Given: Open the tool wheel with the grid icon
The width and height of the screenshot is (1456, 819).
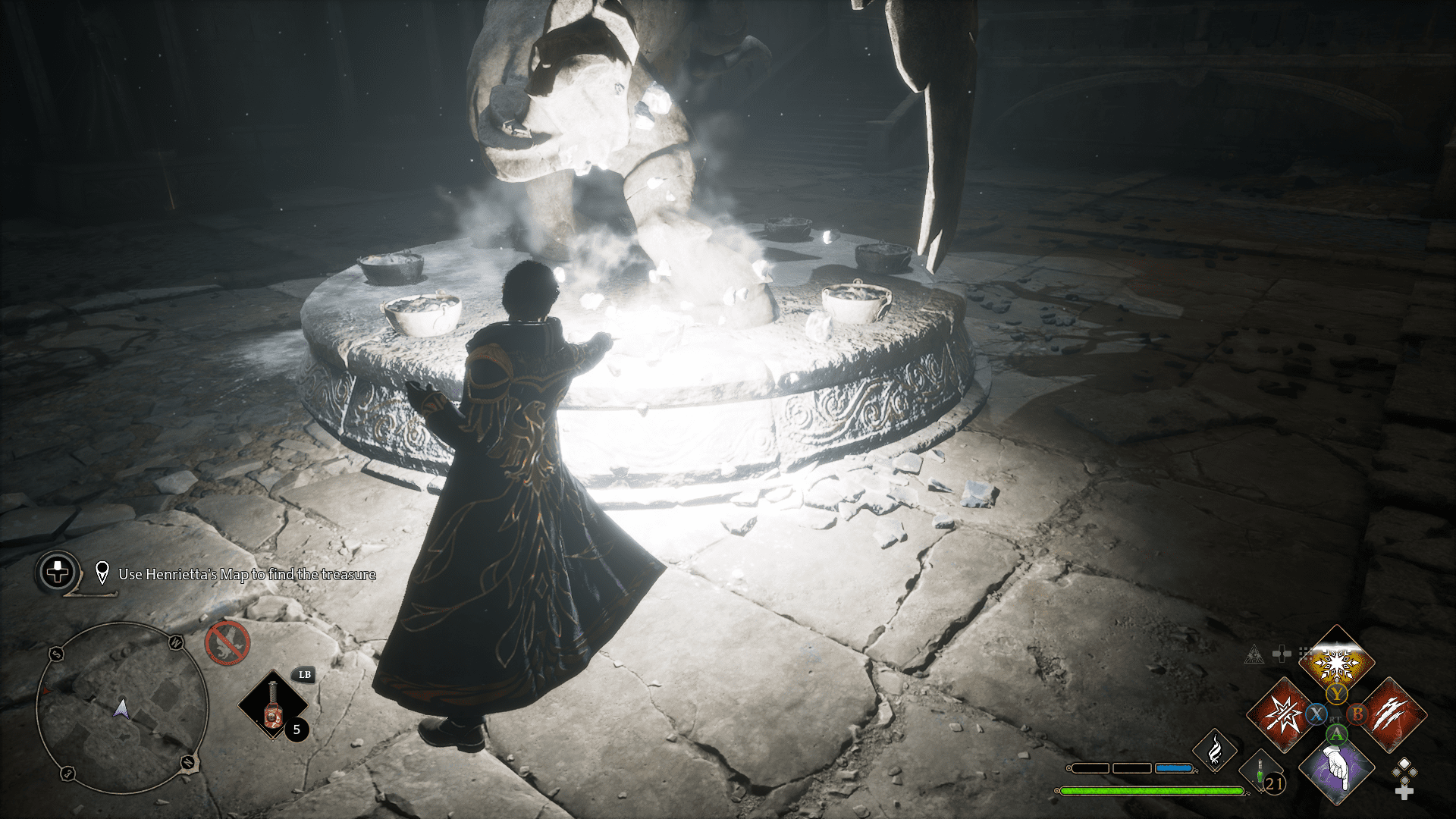Looking at the screenshot, I should point(1304,654).
